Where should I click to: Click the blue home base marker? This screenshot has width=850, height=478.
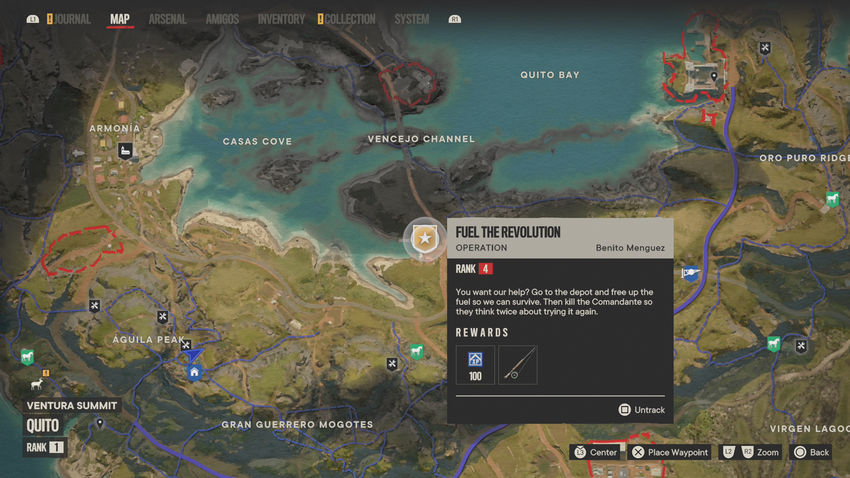(194, 373)
